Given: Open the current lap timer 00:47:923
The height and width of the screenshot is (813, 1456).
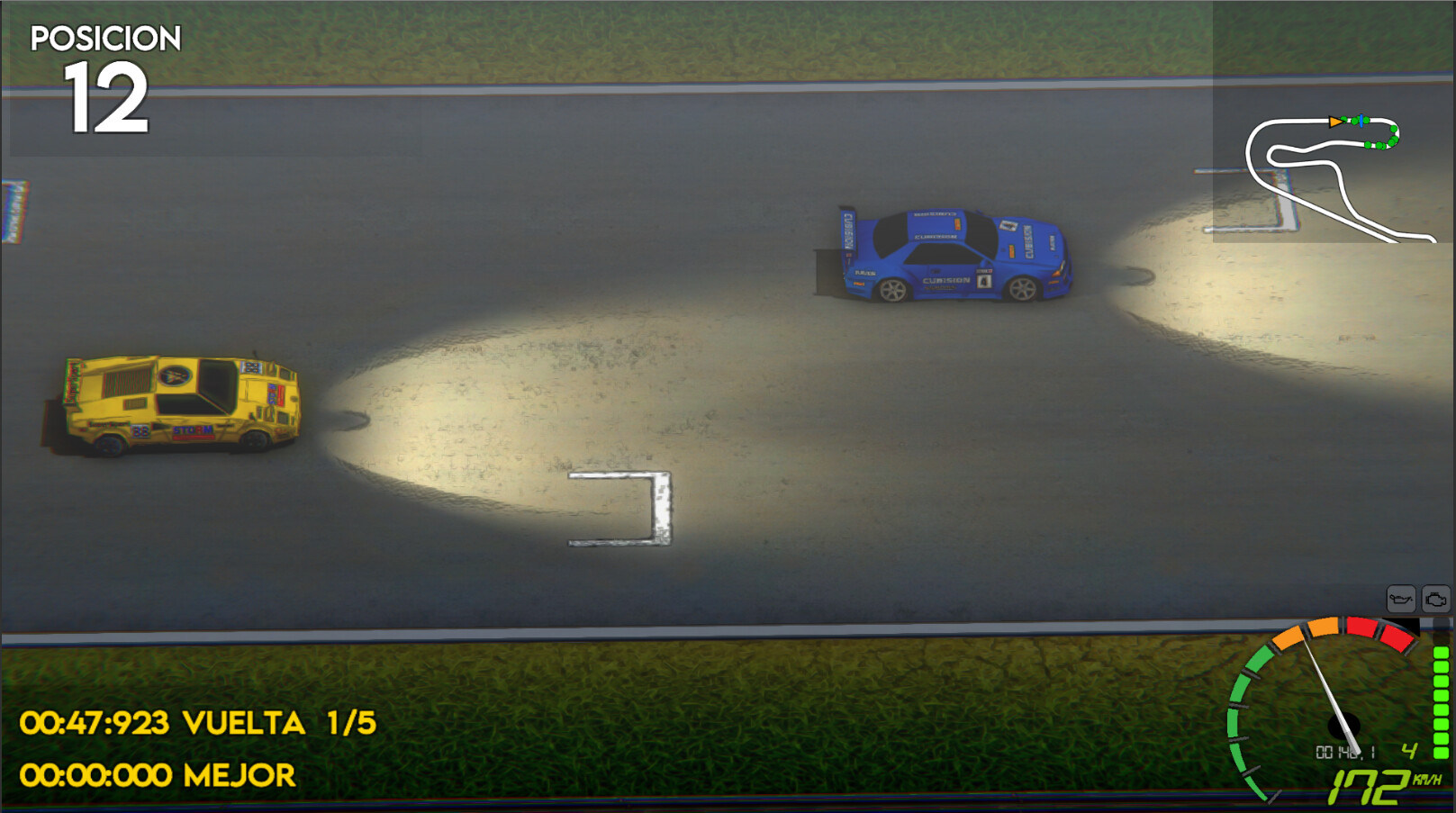Looking at the screenshot, I should (x=95, y=720).
